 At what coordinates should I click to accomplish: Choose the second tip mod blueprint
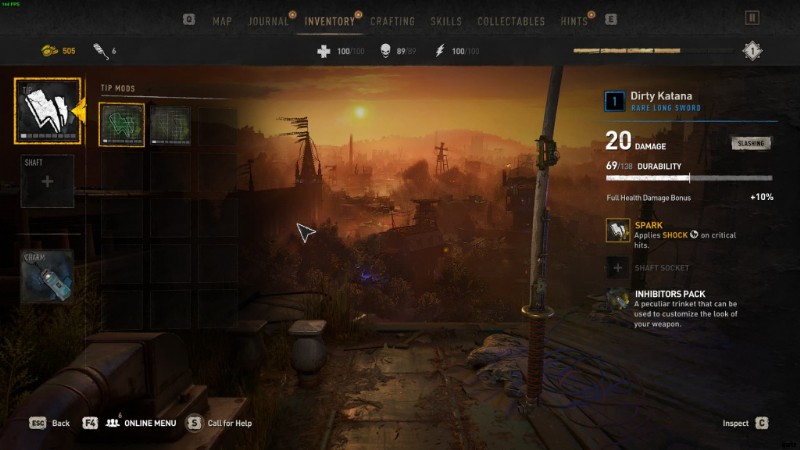(x=170, y=126)
